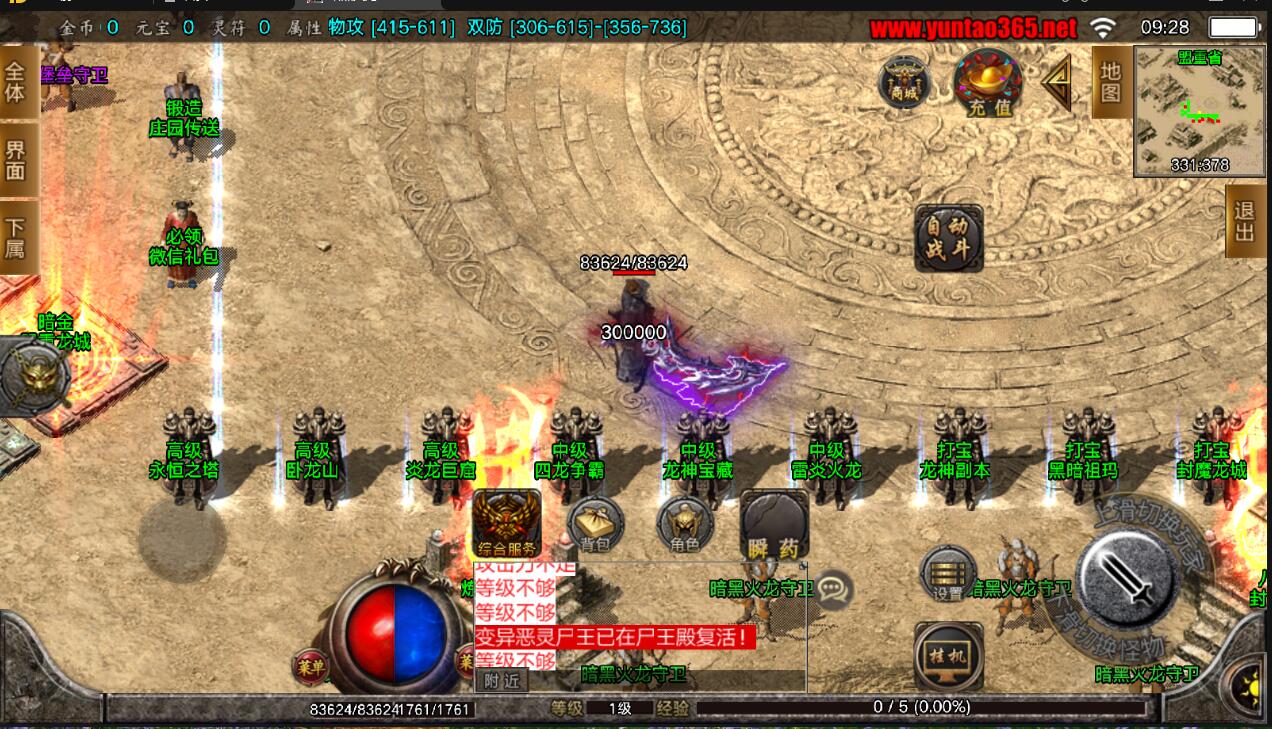Screen dimensions: 1272x729
Task: Select the 附近 nearby chat tab
Action: (501, 681)
